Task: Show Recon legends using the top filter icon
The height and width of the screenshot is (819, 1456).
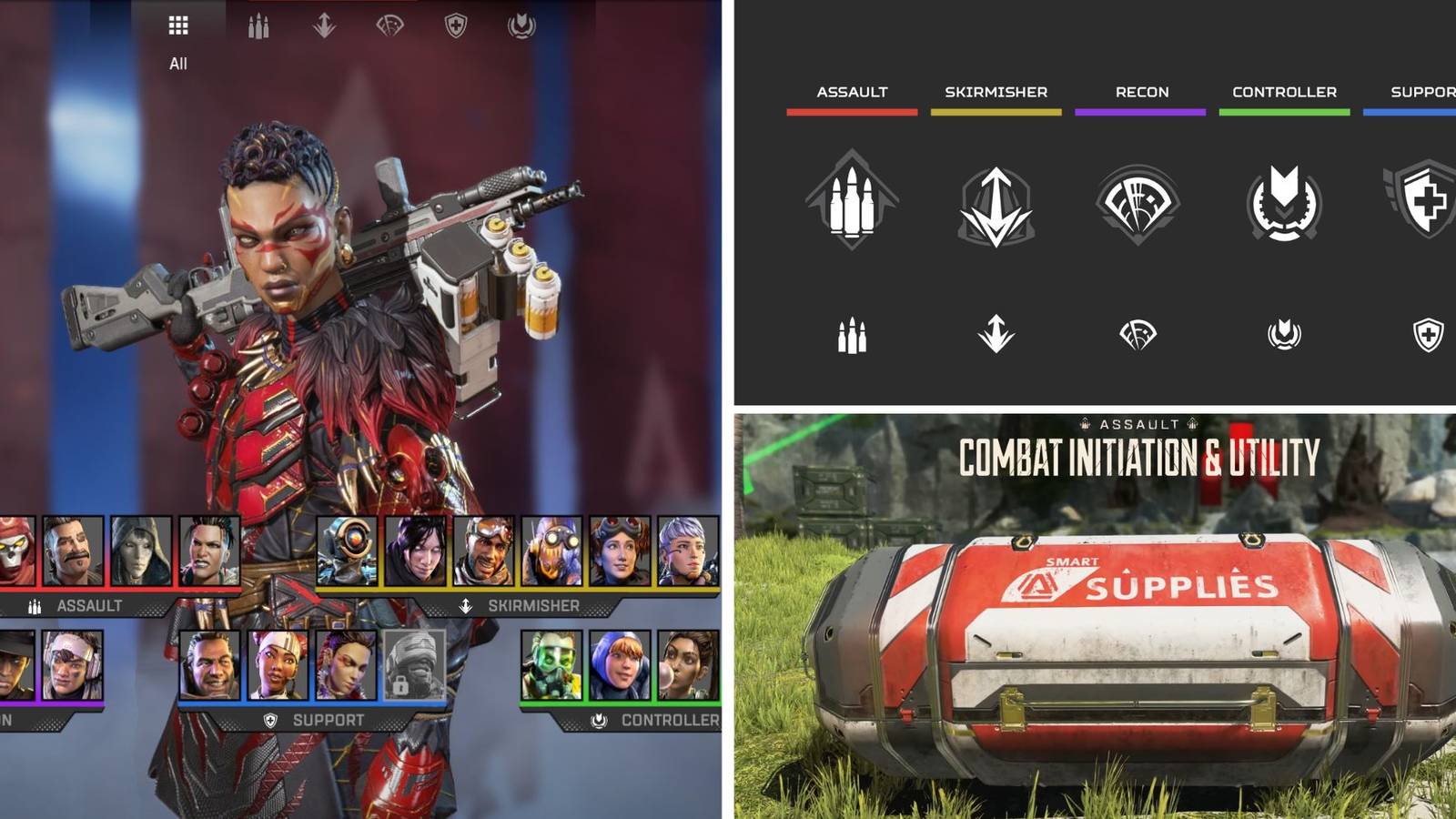Action: 389,25
